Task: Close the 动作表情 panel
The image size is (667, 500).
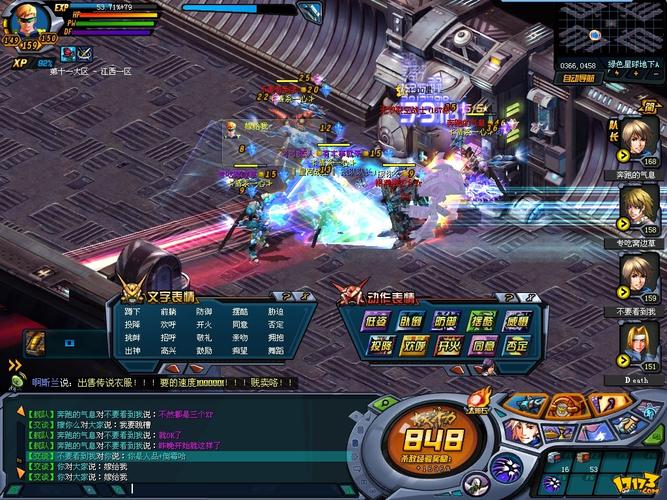Action: (527, 297)
